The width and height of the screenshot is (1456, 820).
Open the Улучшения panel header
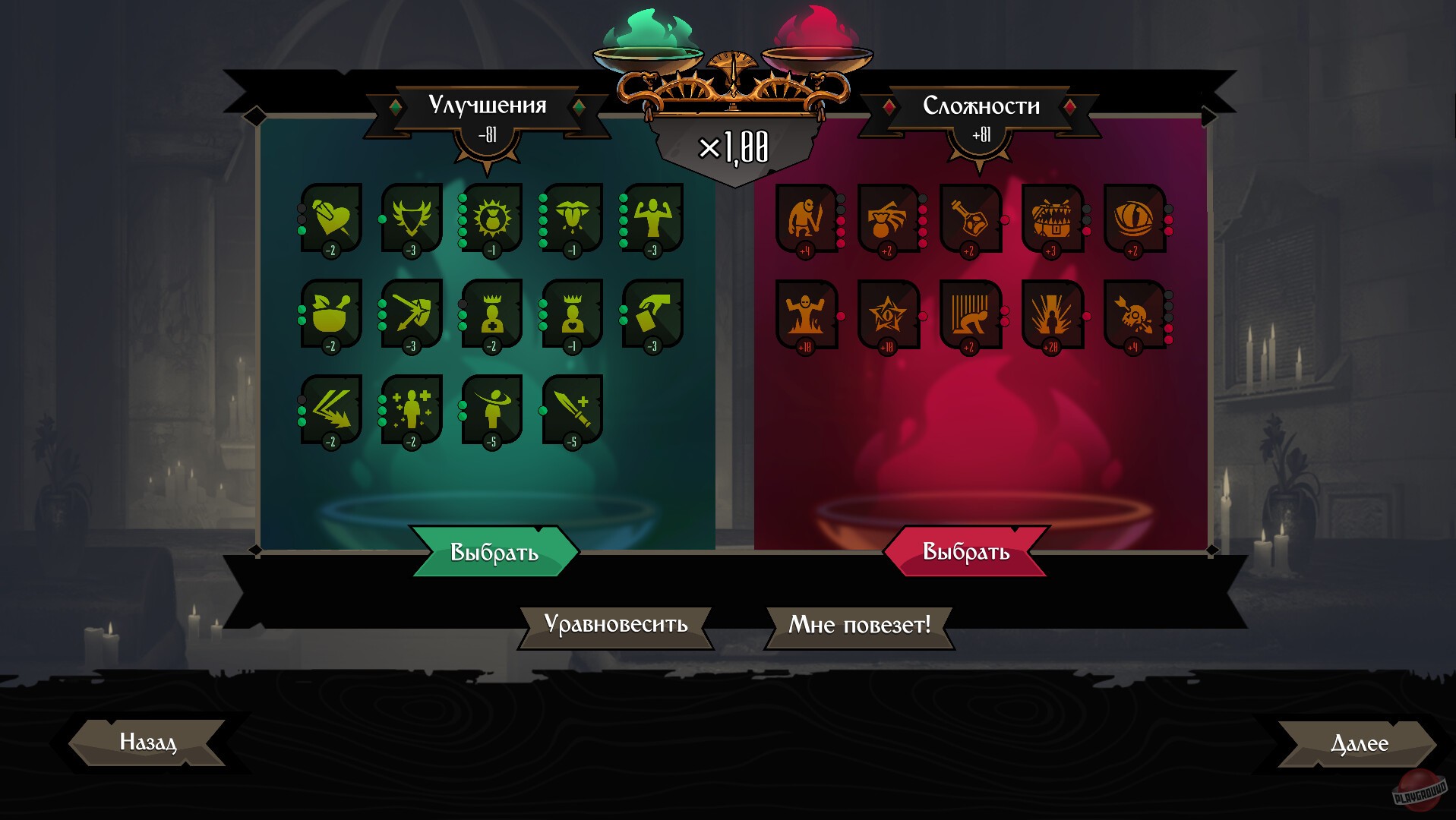click(x=488, y=105)
